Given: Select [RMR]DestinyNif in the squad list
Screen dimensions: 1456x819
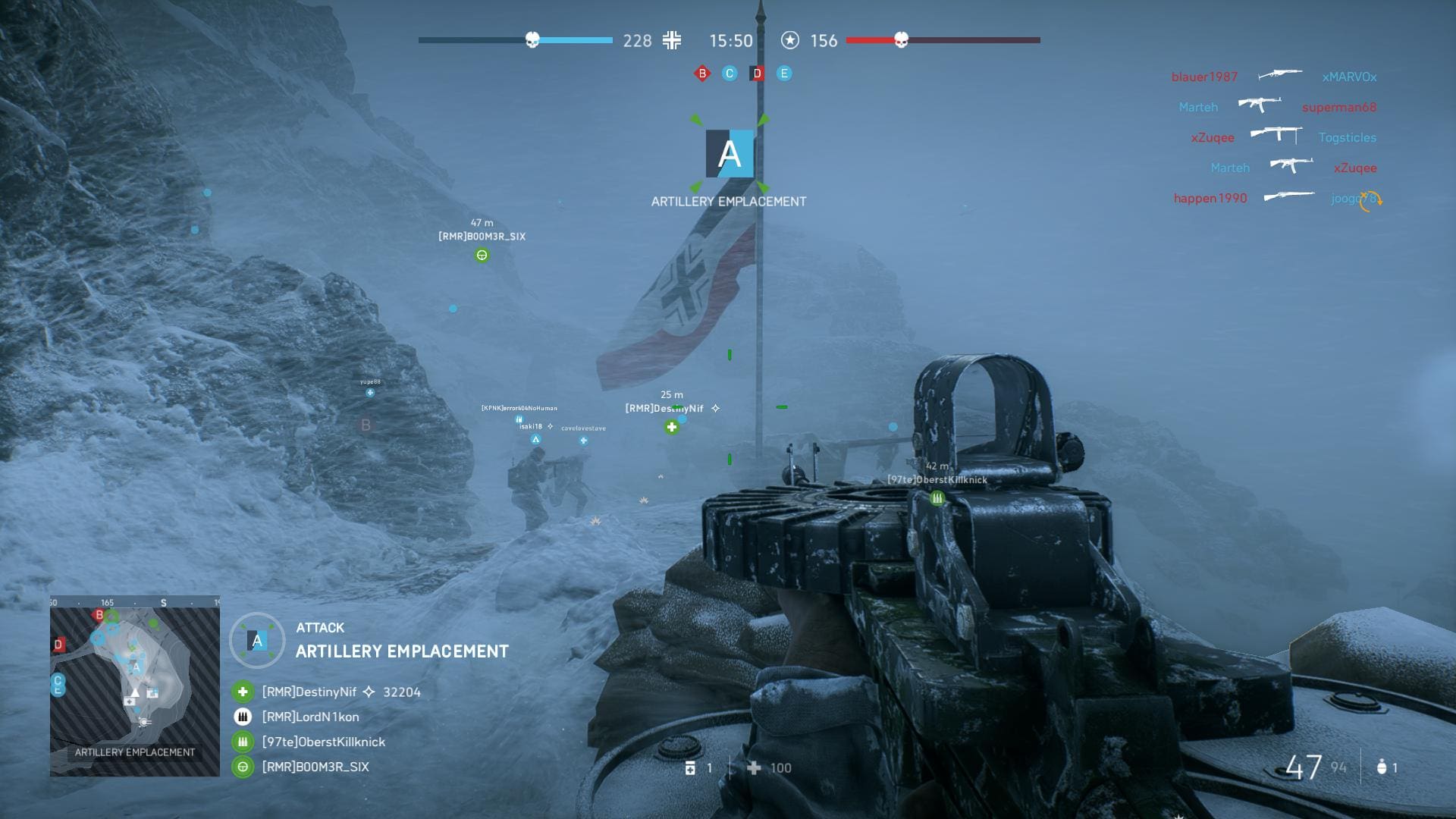Looking at the screenshot, I should [309, 692].
